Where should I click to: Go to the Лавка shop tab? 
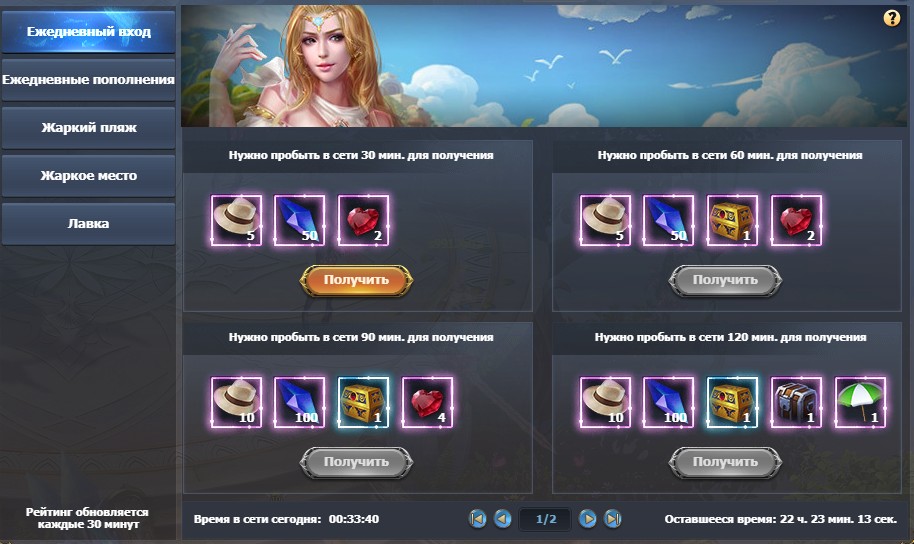tap(88, 224)
